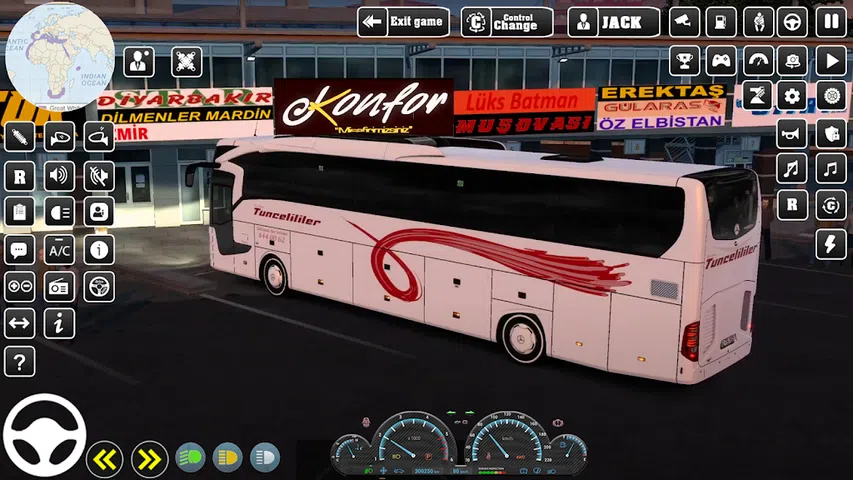Turn on the radio icon
This screenshot has height=480, width=853.
(60, 287)
